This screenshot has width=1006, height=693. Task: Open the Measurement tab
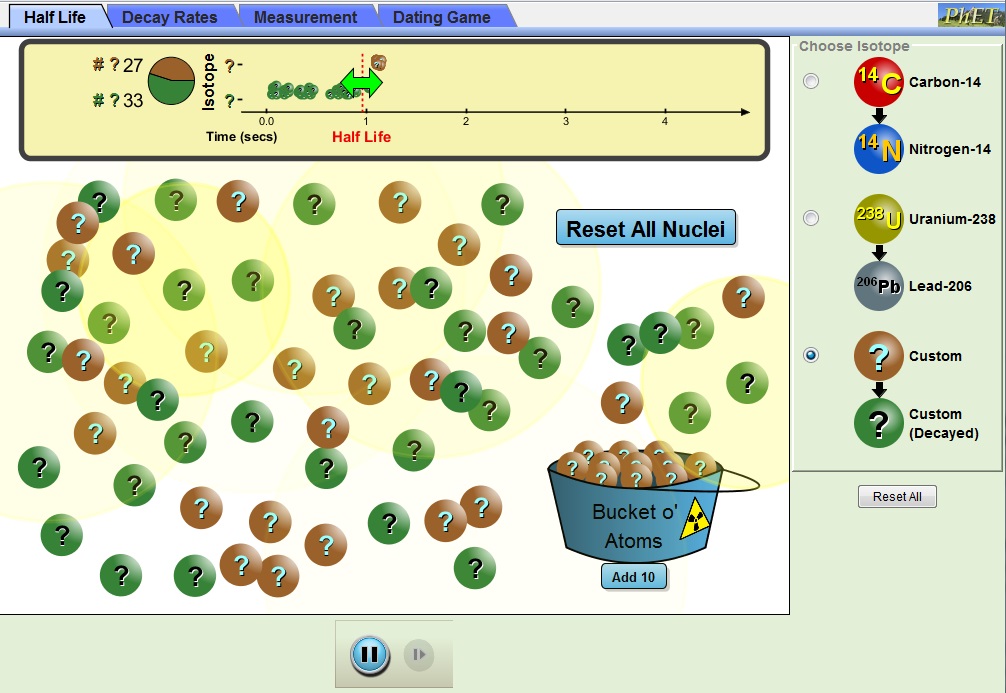(305, 17)
